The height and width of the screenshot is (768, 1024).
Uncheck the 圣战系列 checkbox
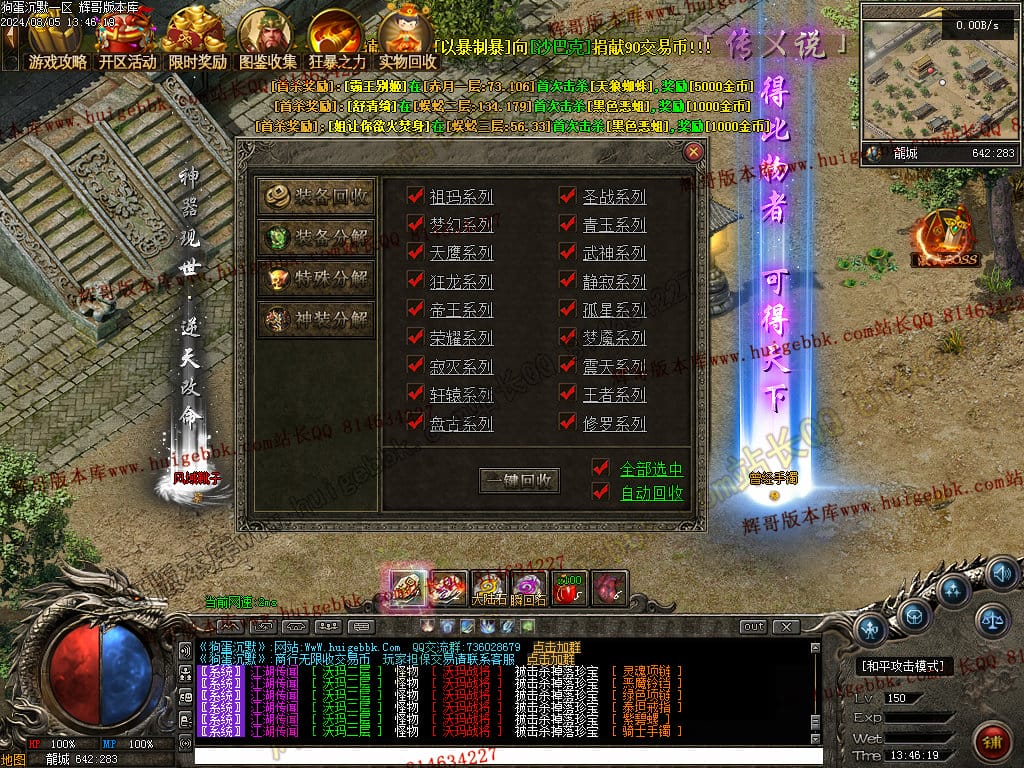[568, 196]
